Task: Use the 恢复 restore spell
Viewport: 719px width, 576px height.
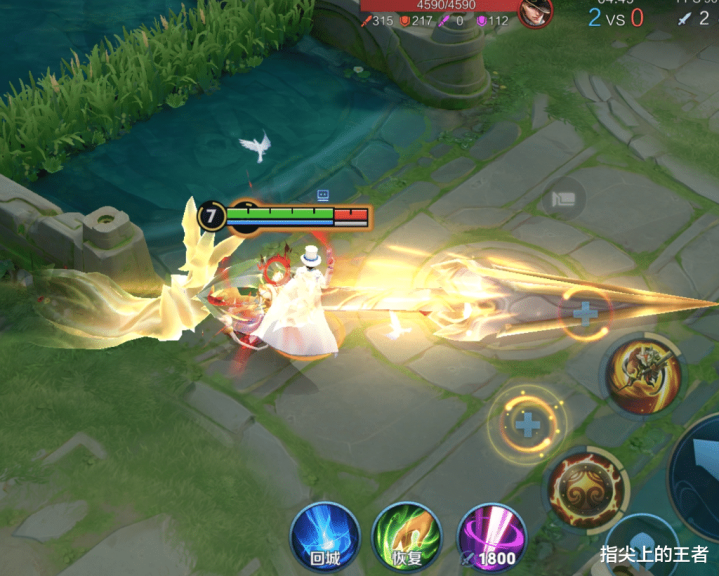Action: [x=407, y=536]
